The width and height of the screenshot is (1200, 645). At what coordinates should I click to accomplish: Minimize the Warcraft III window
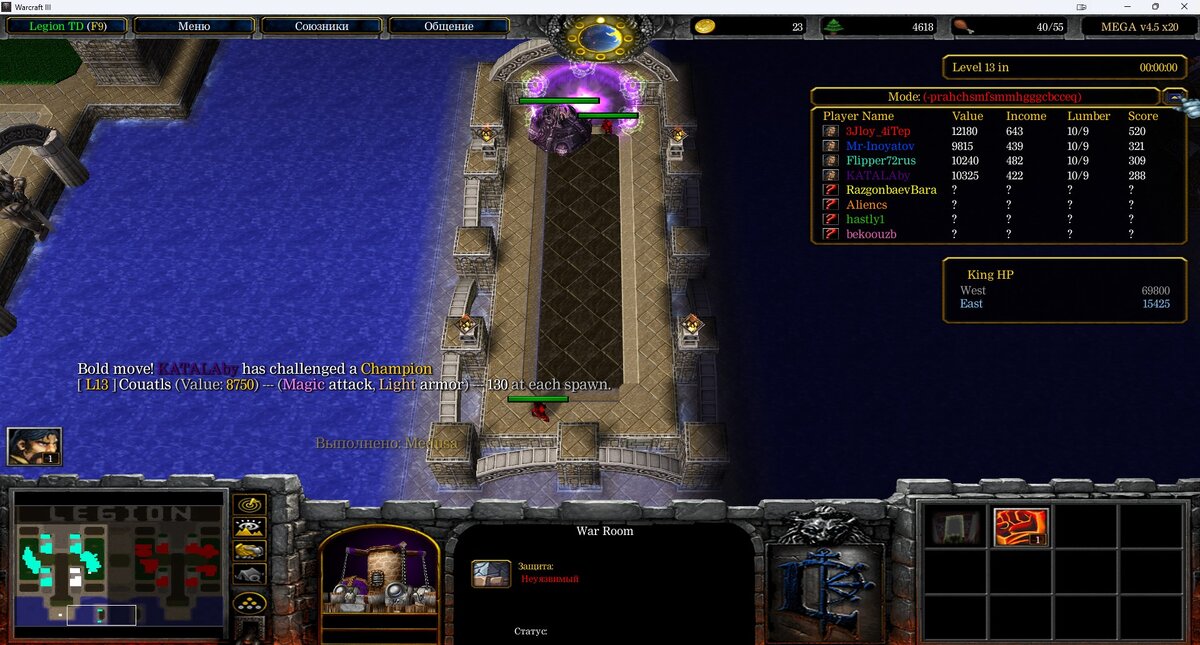1129,7
